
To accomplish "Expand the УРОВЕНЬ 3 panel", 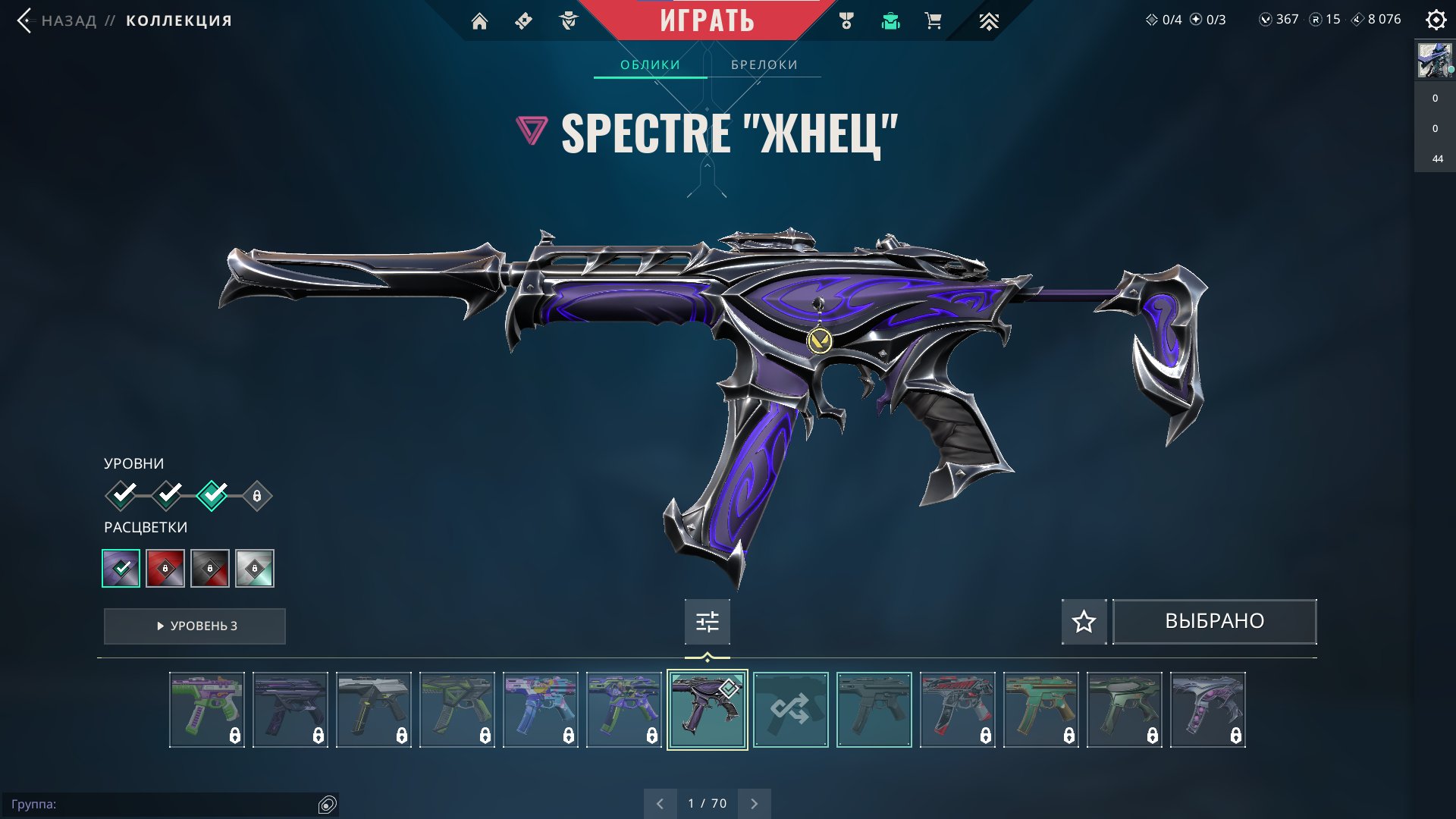I will [x=194, y=626].
